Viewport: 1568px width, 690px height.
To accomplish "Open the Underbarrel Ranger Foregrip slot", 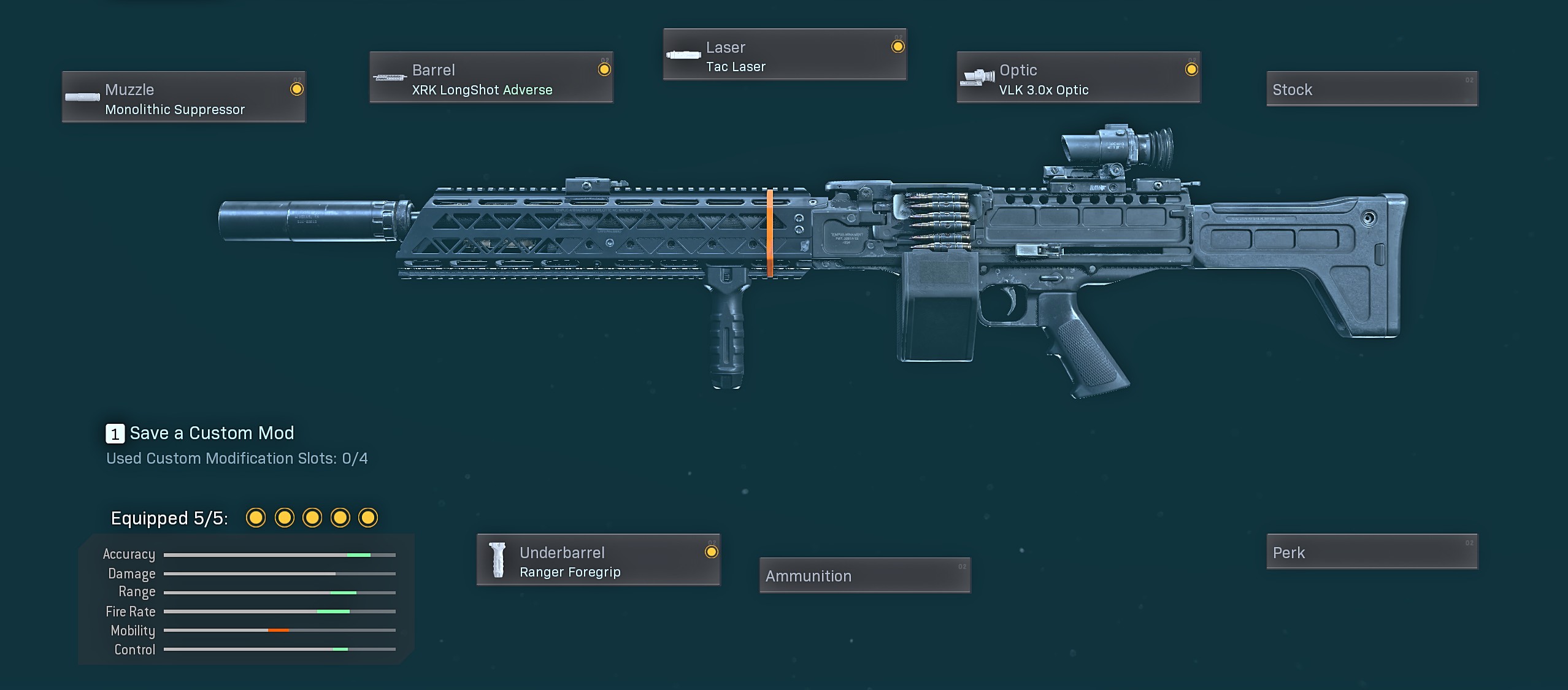I will pos(598,560).
